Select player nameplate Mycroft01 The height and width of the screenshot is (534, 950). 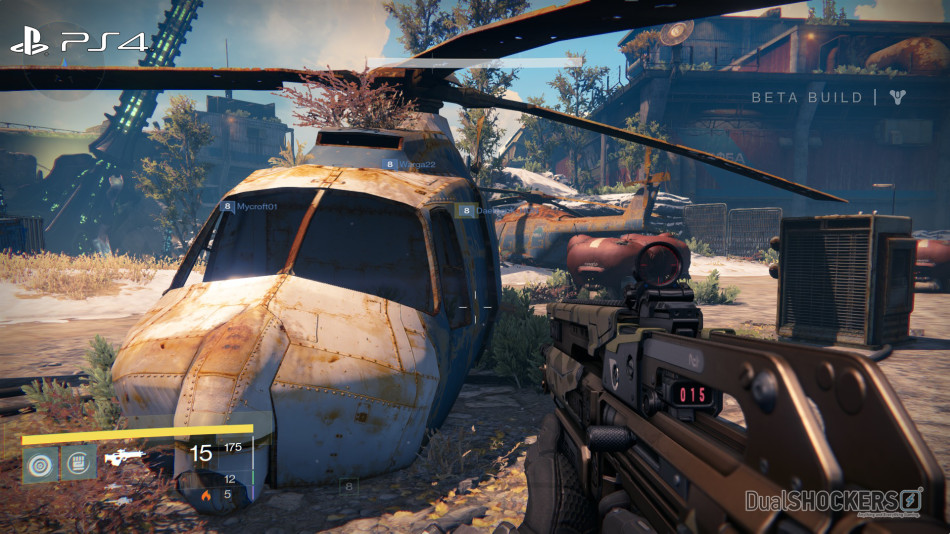click(x=250, y=206)
